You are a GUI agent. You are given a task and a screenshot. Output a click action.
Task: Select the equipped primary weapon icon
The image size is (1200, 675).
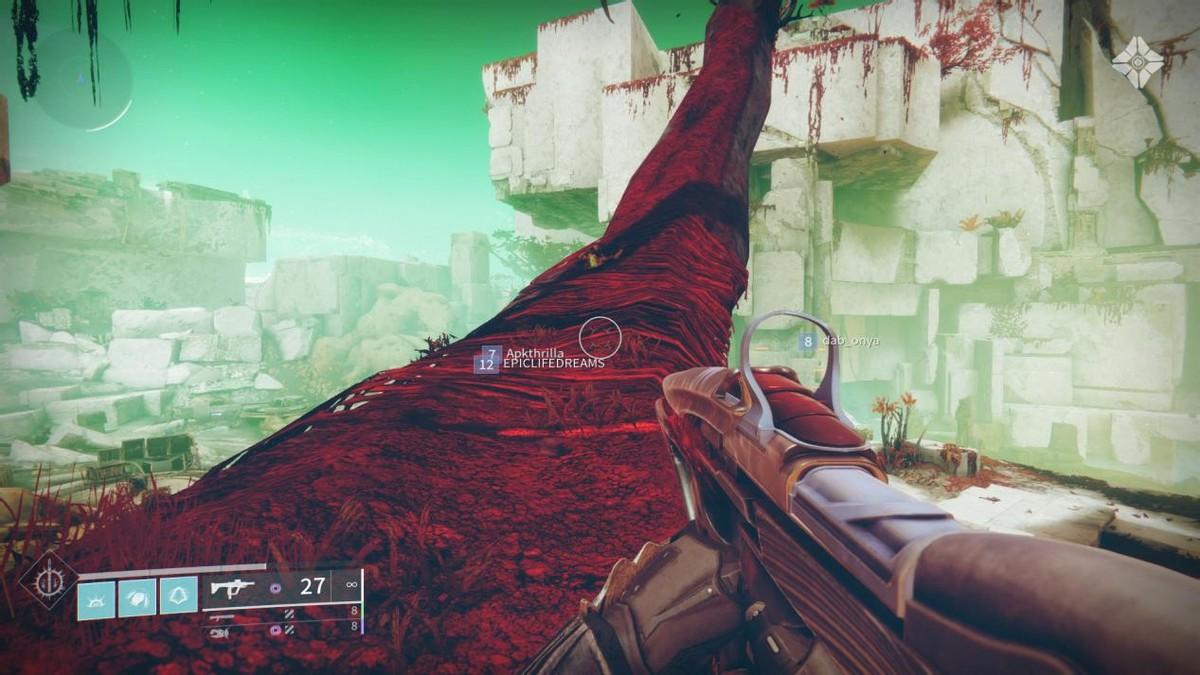pyautogui.click(x=232, y=587)
